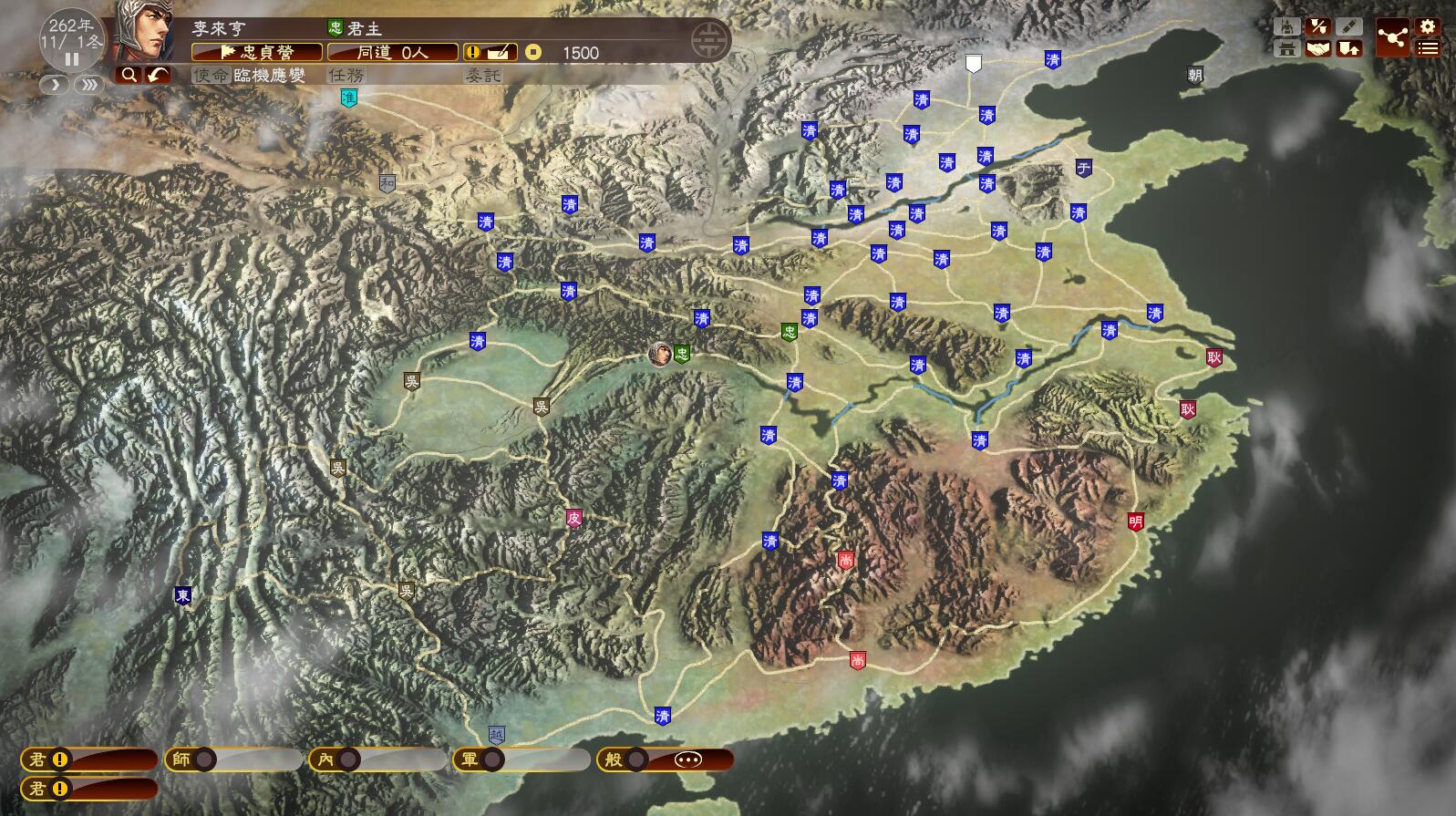Screen dimensions: 1456x816
Task: Click the exclamation proposal writing button
Action: [x=490, y=52]
